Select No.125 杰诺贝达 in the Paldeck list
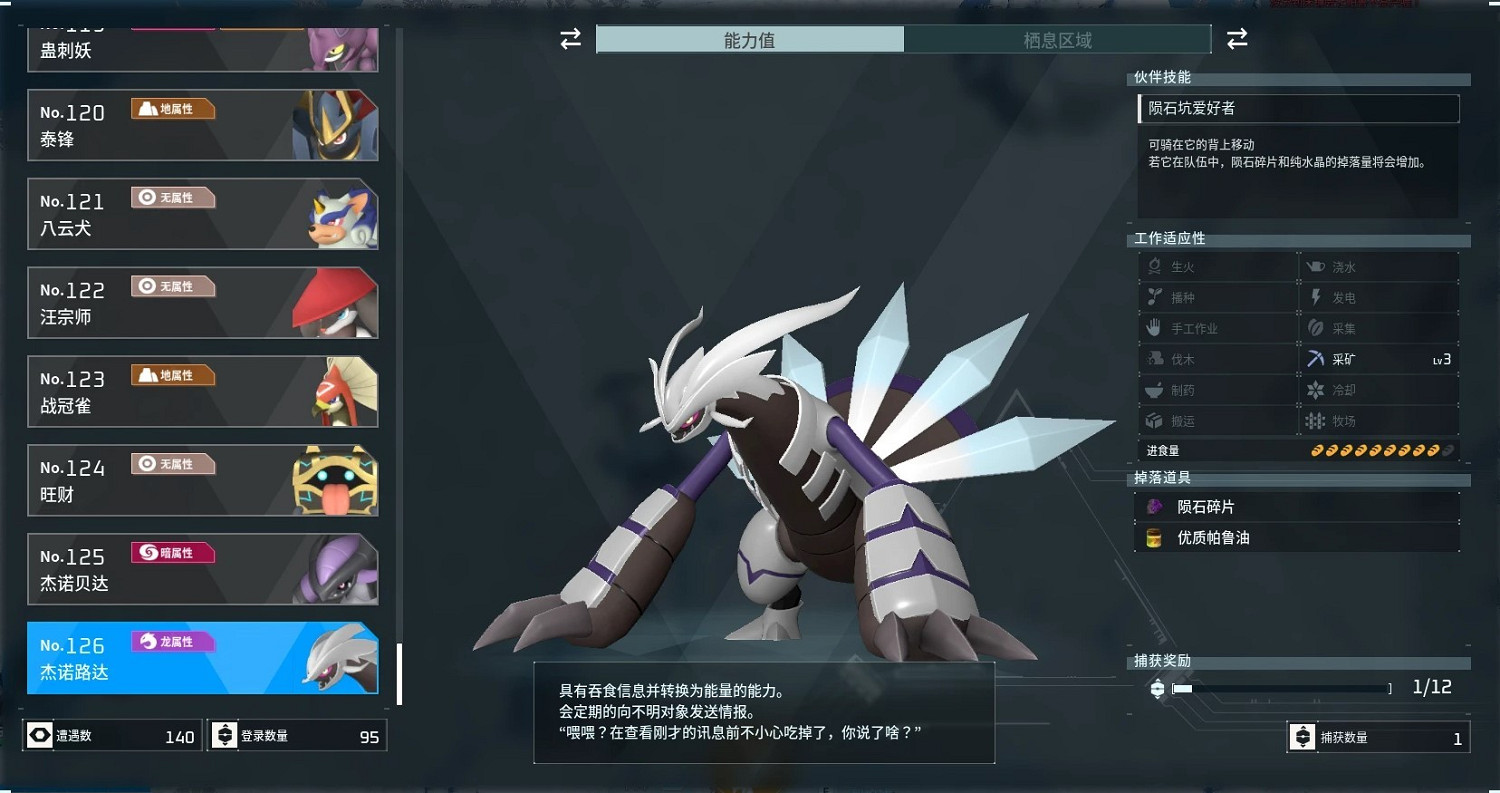This screenshot has width=1500, height=793. (203, 569)
